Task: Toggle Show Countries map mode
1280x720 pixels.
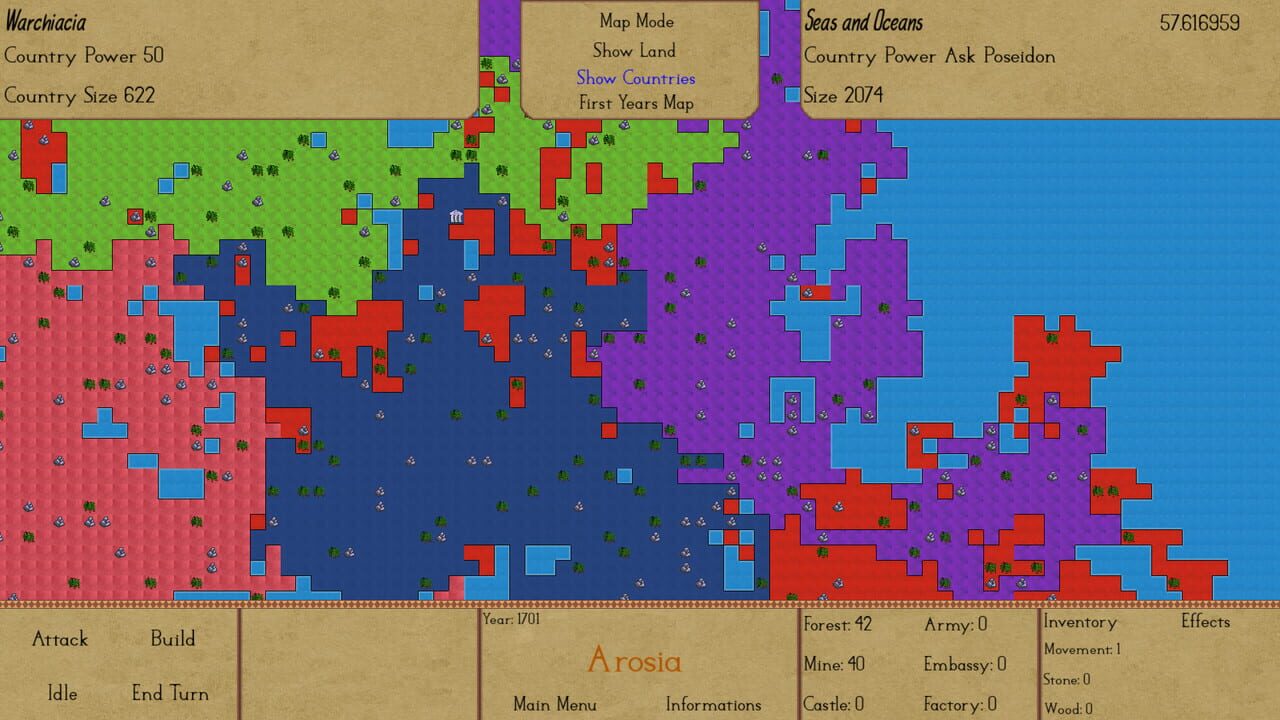Action: point(635,78)
